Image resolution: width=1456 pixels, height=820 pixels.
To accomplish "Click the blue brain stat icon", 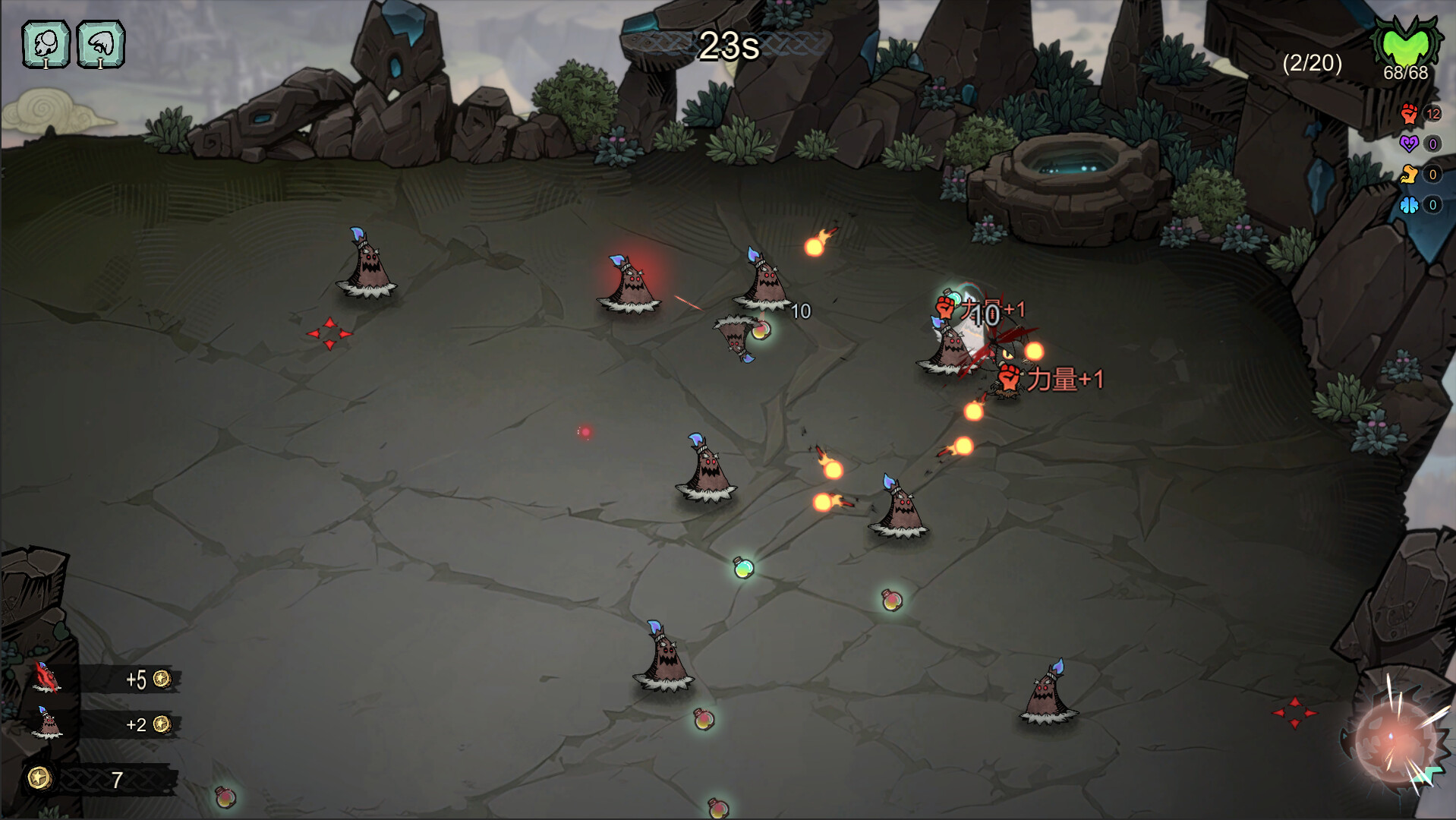I will [1410, 203].
